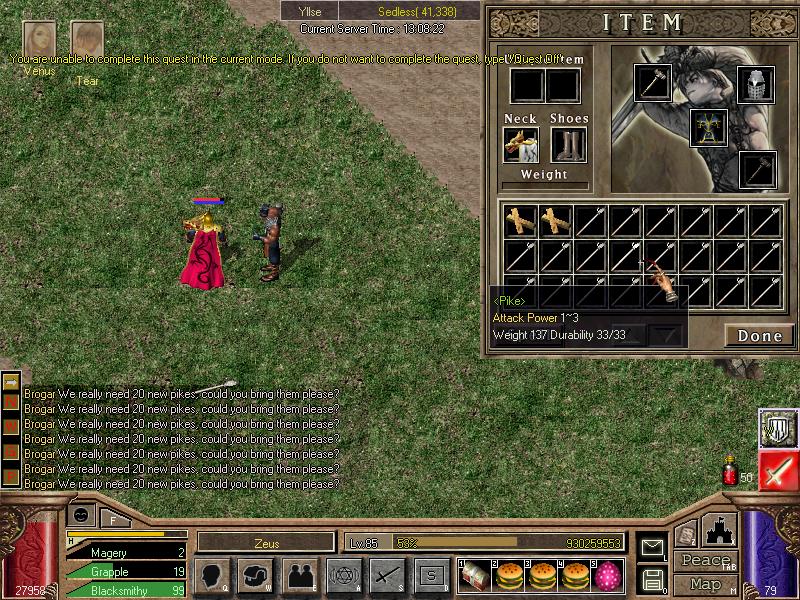The height and width of the screenshot is (600, 800).
Task: Select the equipped helmet slot
Action: 756,85
